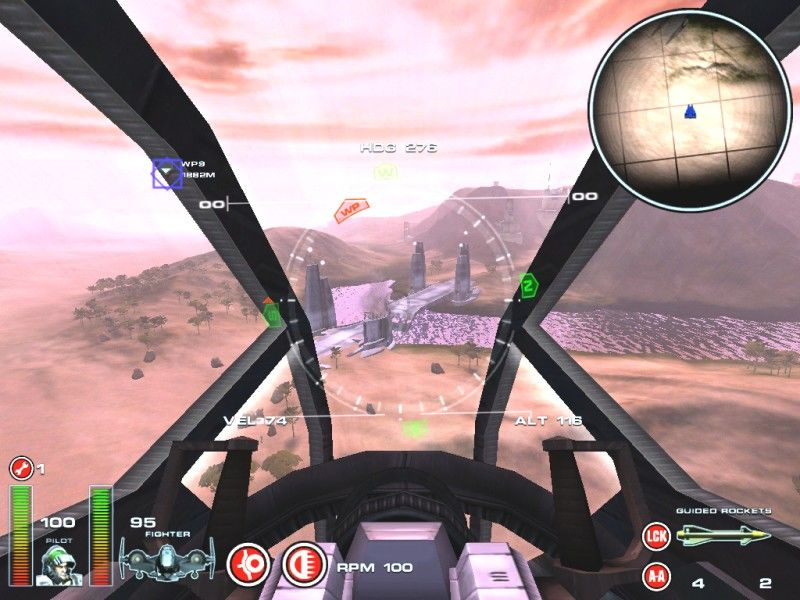
Task: Click the orange WP waypoint marker
Action: coord(350,210)
